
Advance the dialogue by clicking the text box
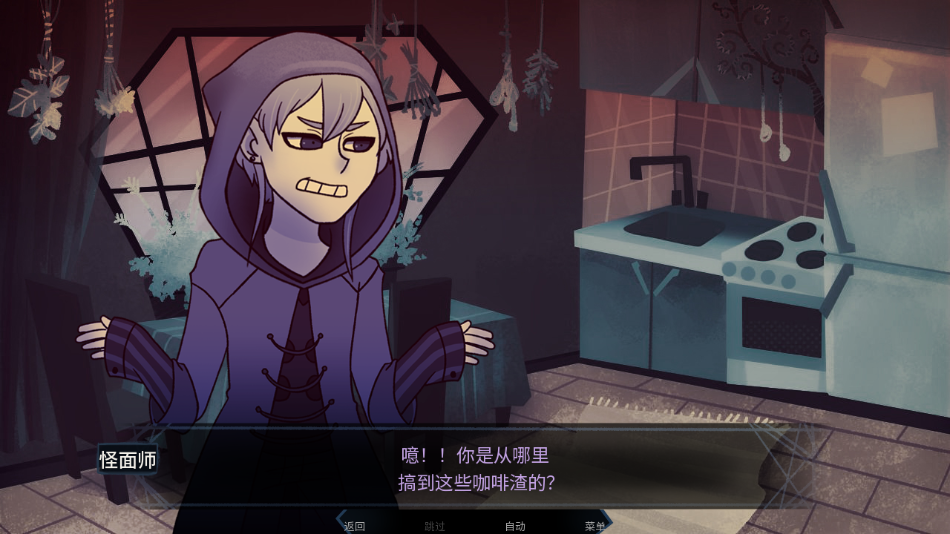476,469
